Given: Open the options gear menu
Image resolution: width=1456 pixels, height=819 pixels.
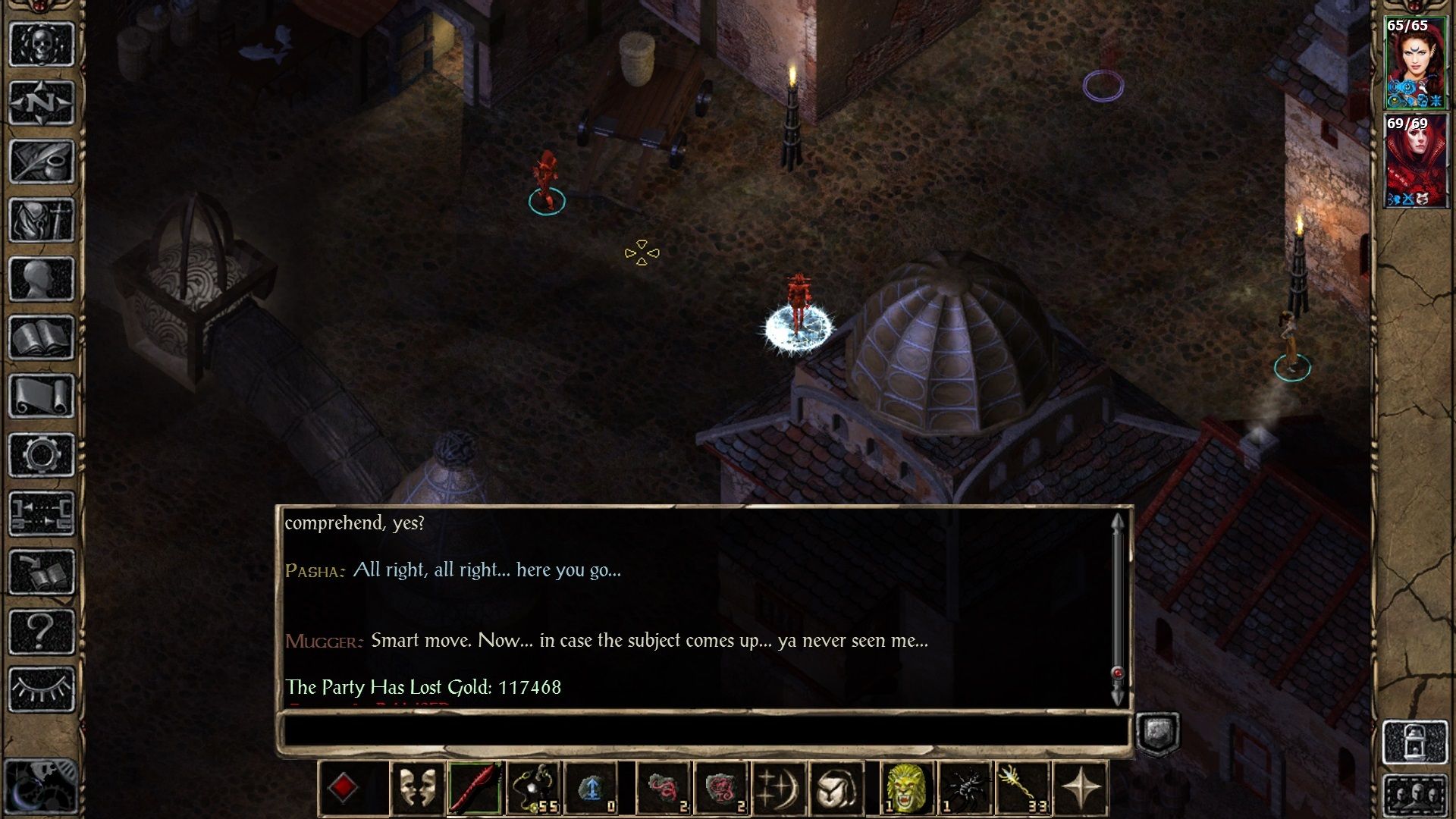Looking at the screenshot, I should coord(42,455).
